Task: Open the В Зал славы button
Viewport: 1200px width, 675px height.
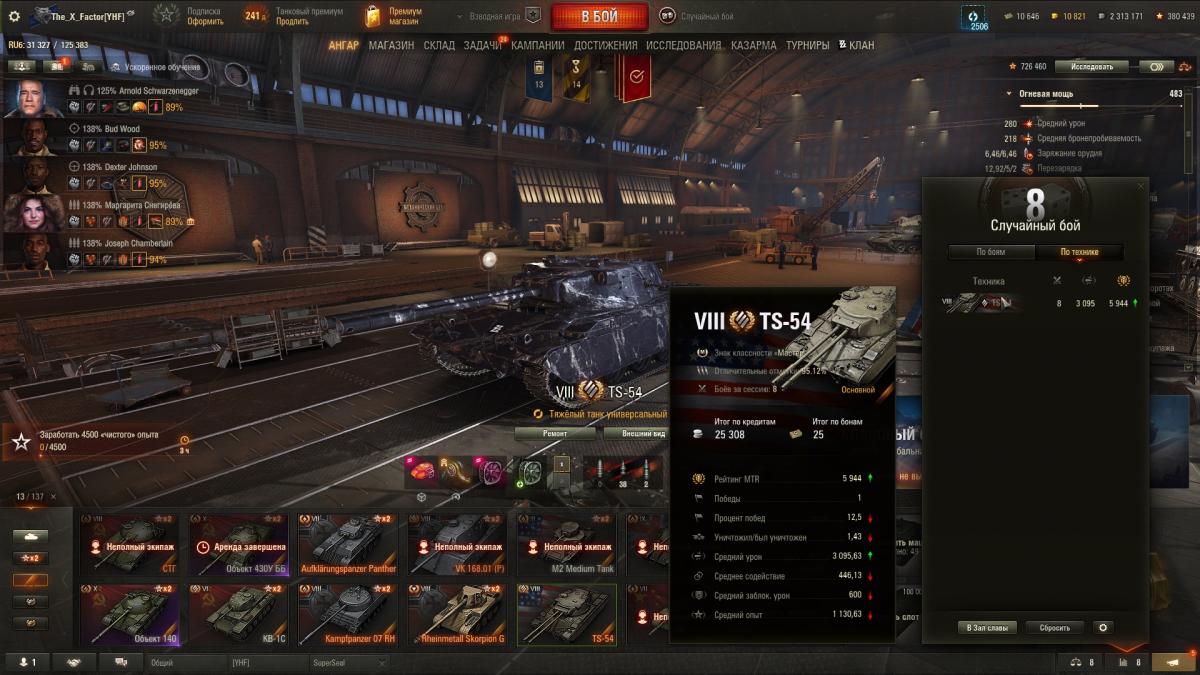Action: pos(988,628)
